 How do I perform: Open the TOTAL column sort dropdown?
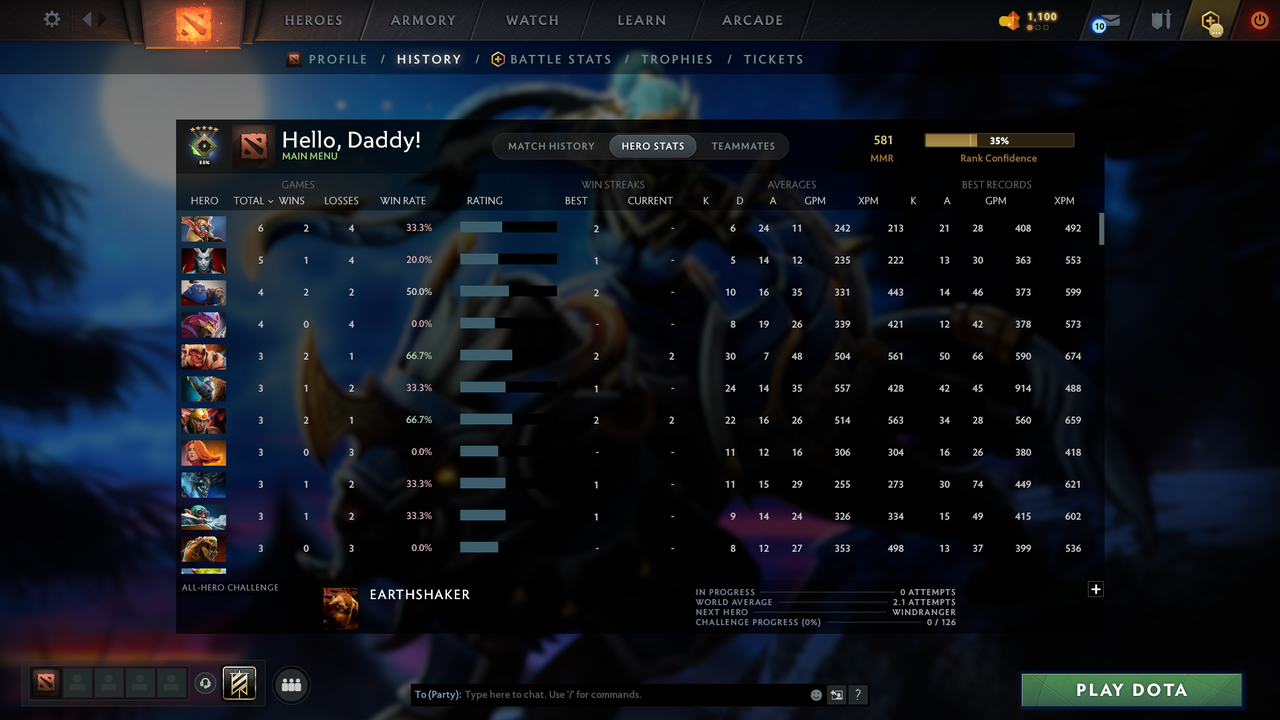(x=252, y=200)
